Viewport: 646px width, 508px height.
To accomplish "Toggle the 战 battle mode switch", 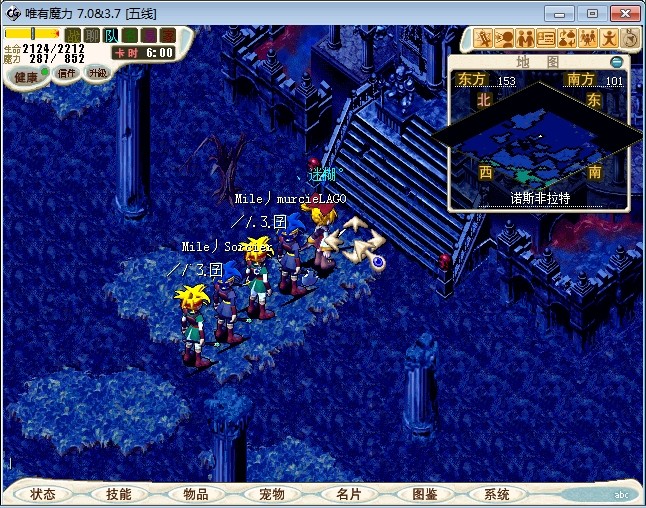I will point(72,35).
